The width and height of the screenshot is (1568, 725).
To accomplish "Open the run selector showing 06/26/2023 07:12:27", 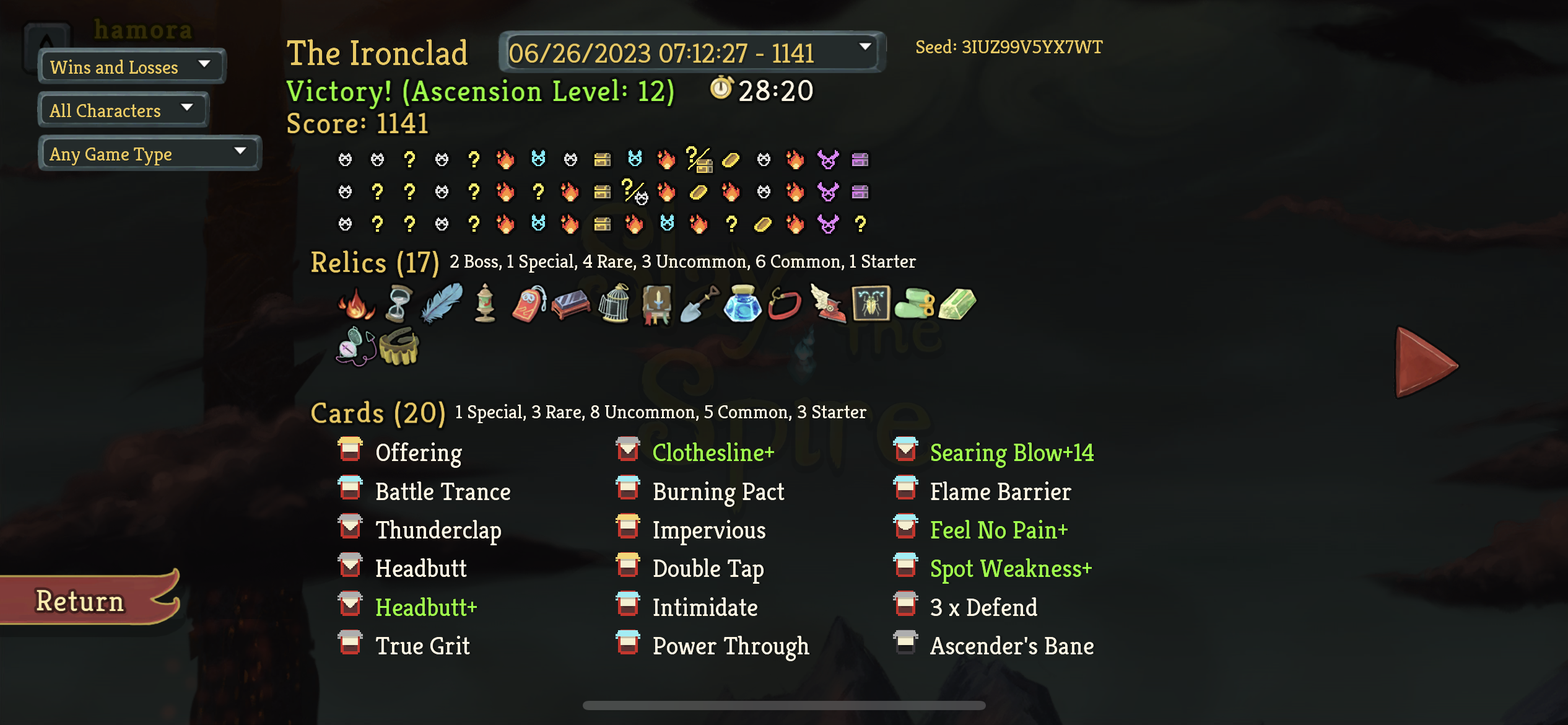I will [x=690, y=53].
